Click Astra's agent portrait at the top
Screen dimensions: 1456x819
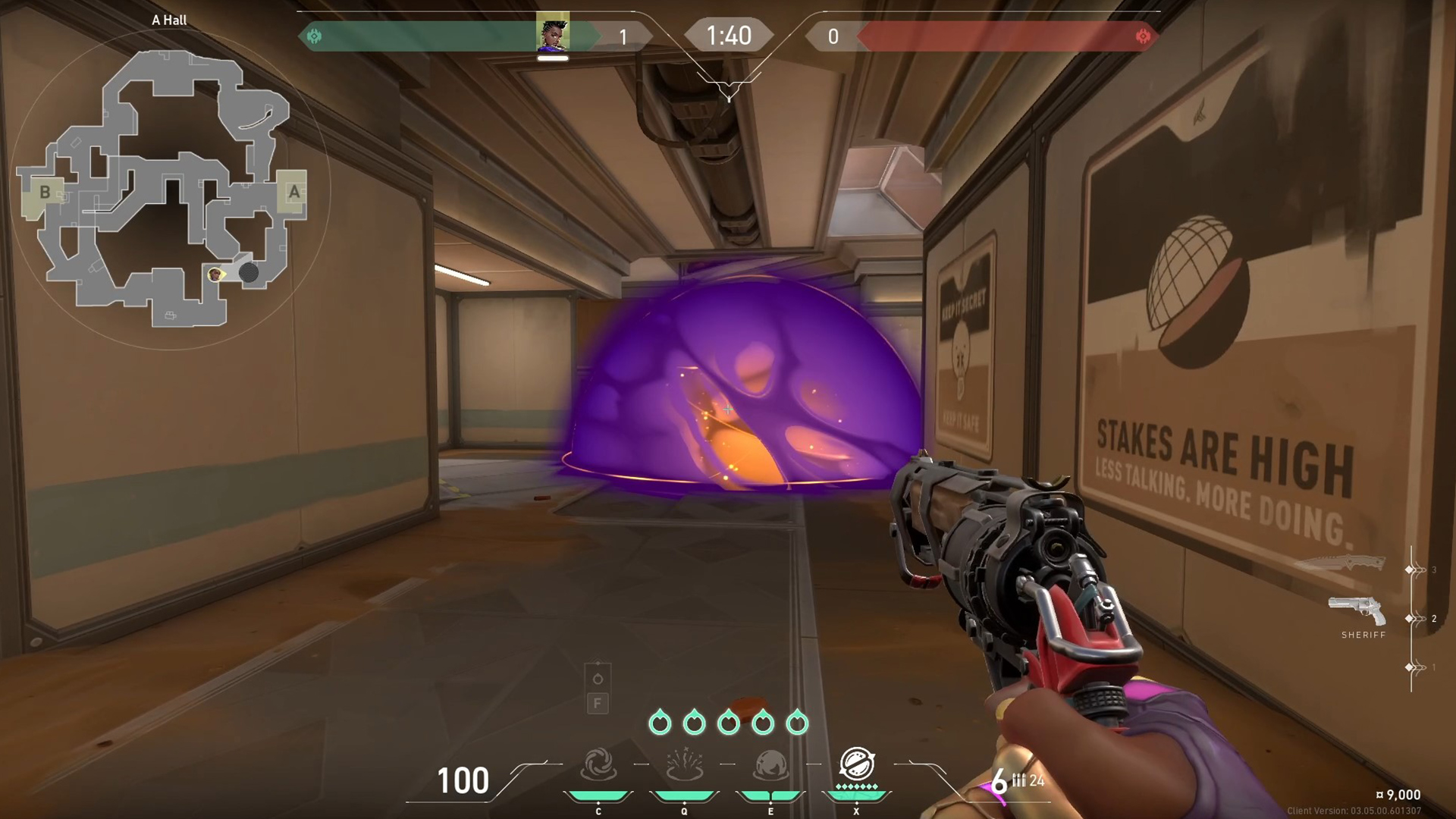554,34
